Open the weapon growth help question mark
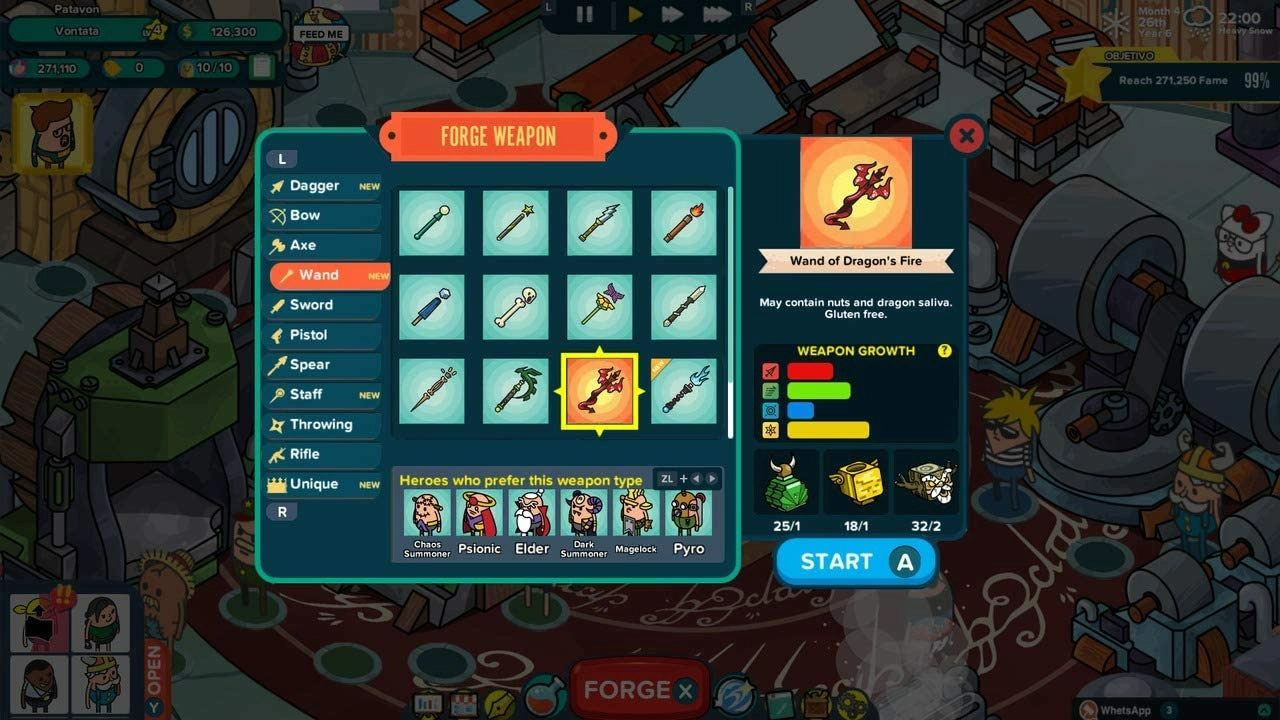 click(x=944, y=351)
